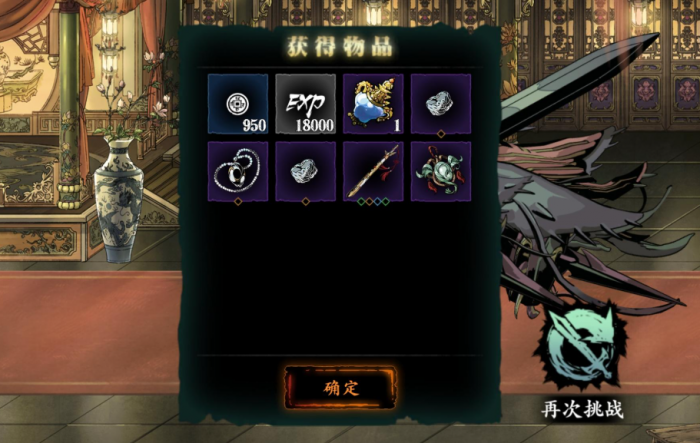700x443 pixels.
Task: Inspect the blue gem with gold ornament
Action: tap(373, 103)
